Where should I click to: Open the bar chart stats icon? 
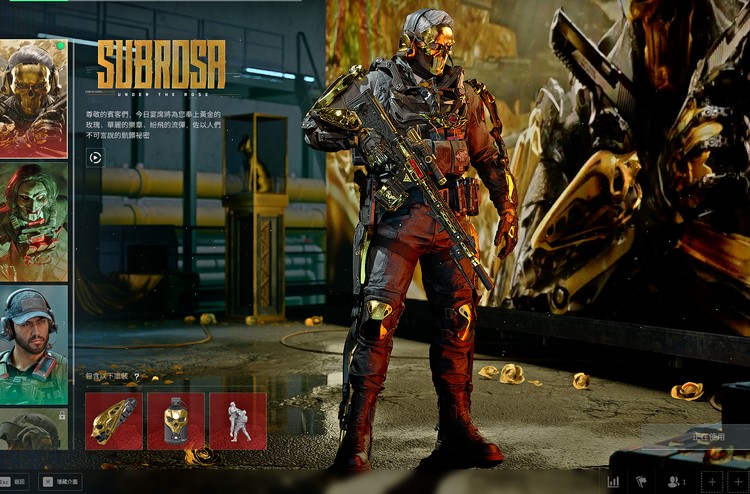point(612,481)
